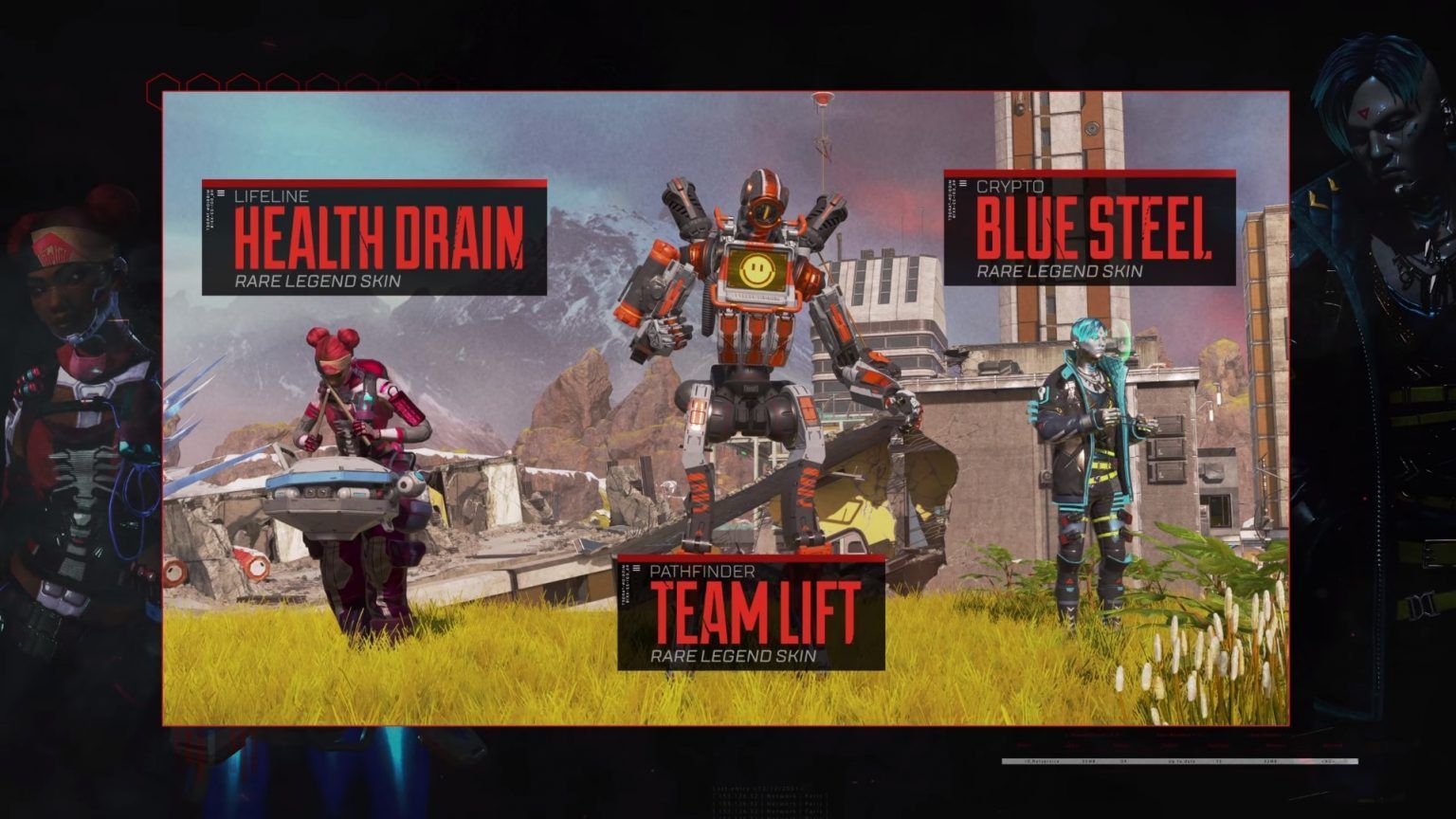This screenshot has width=1456, height=819.
Task: Select the LIFELINE label on the left card
Action: point(275,196)
